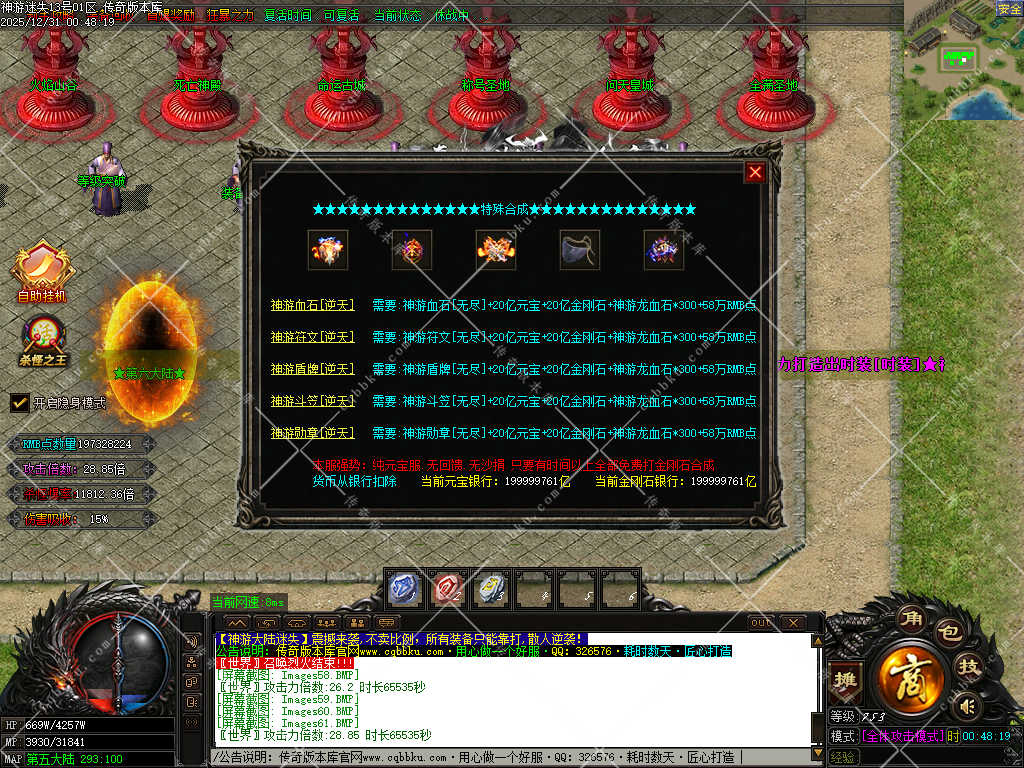The width and height of the screenshot is (1024, 768).
Task: Open the 自助挂机 auto-hunt icon
Action: [41, 268]
